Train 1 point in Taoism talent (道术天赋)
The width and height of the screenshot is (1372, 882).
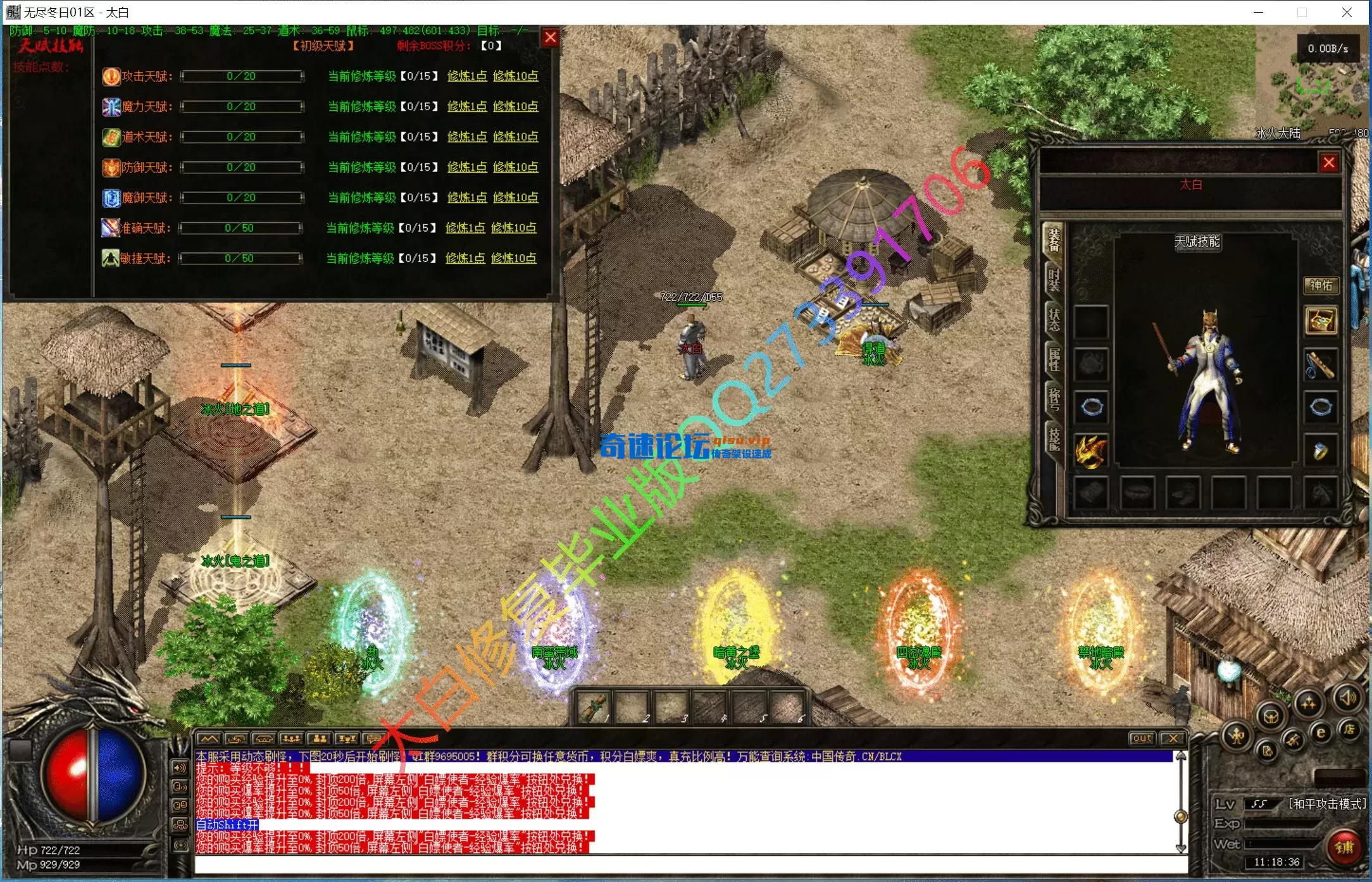click(x=466, y=137)
